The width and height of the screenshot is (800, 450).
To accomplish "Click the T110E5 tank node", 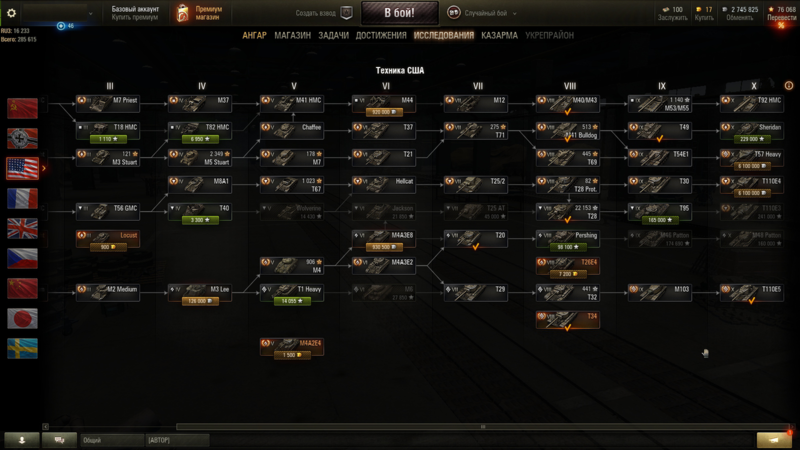I will coord(753,290).
